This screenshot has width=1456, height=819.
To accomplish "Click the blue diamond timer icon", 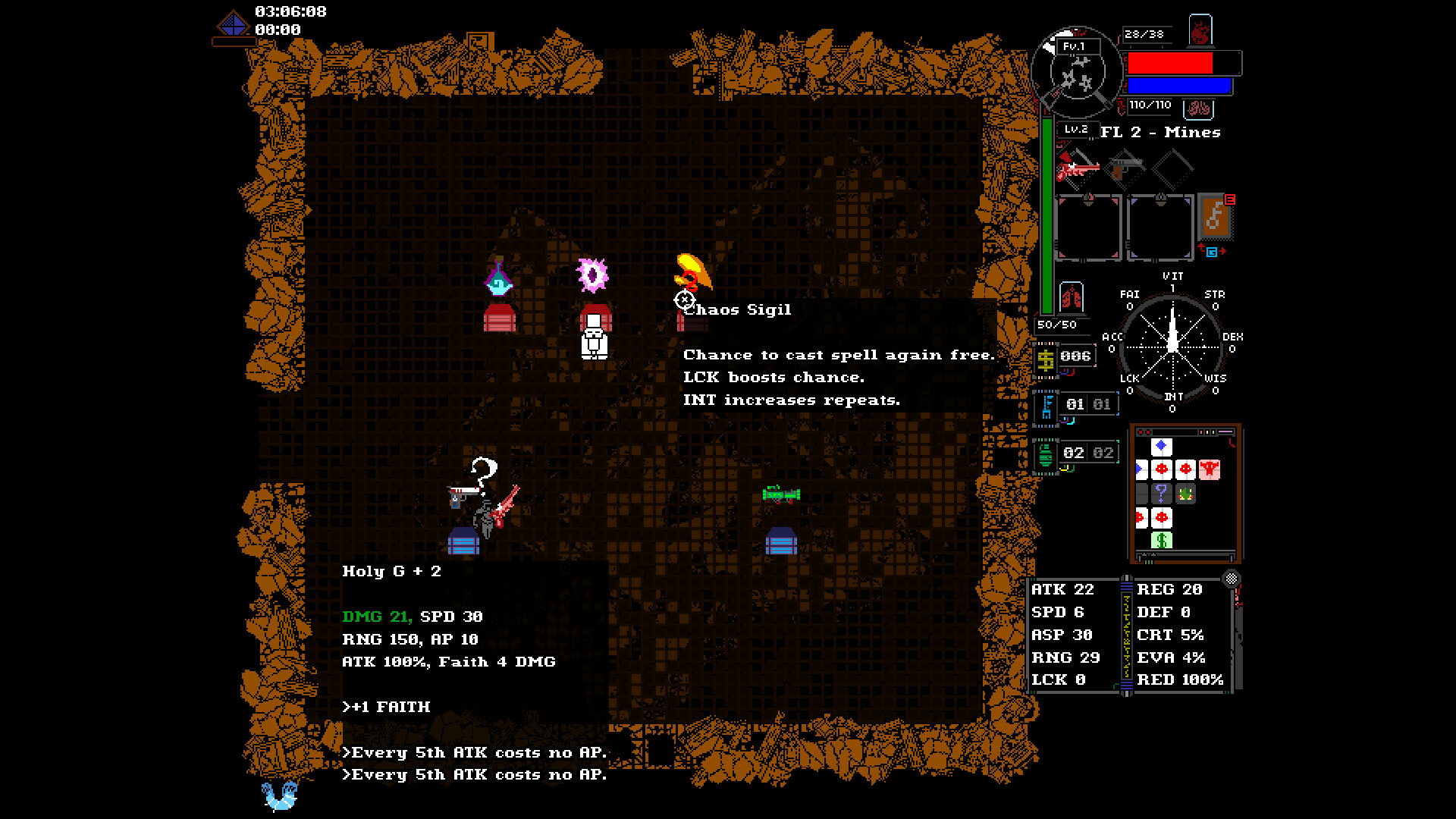I will 233,25.
